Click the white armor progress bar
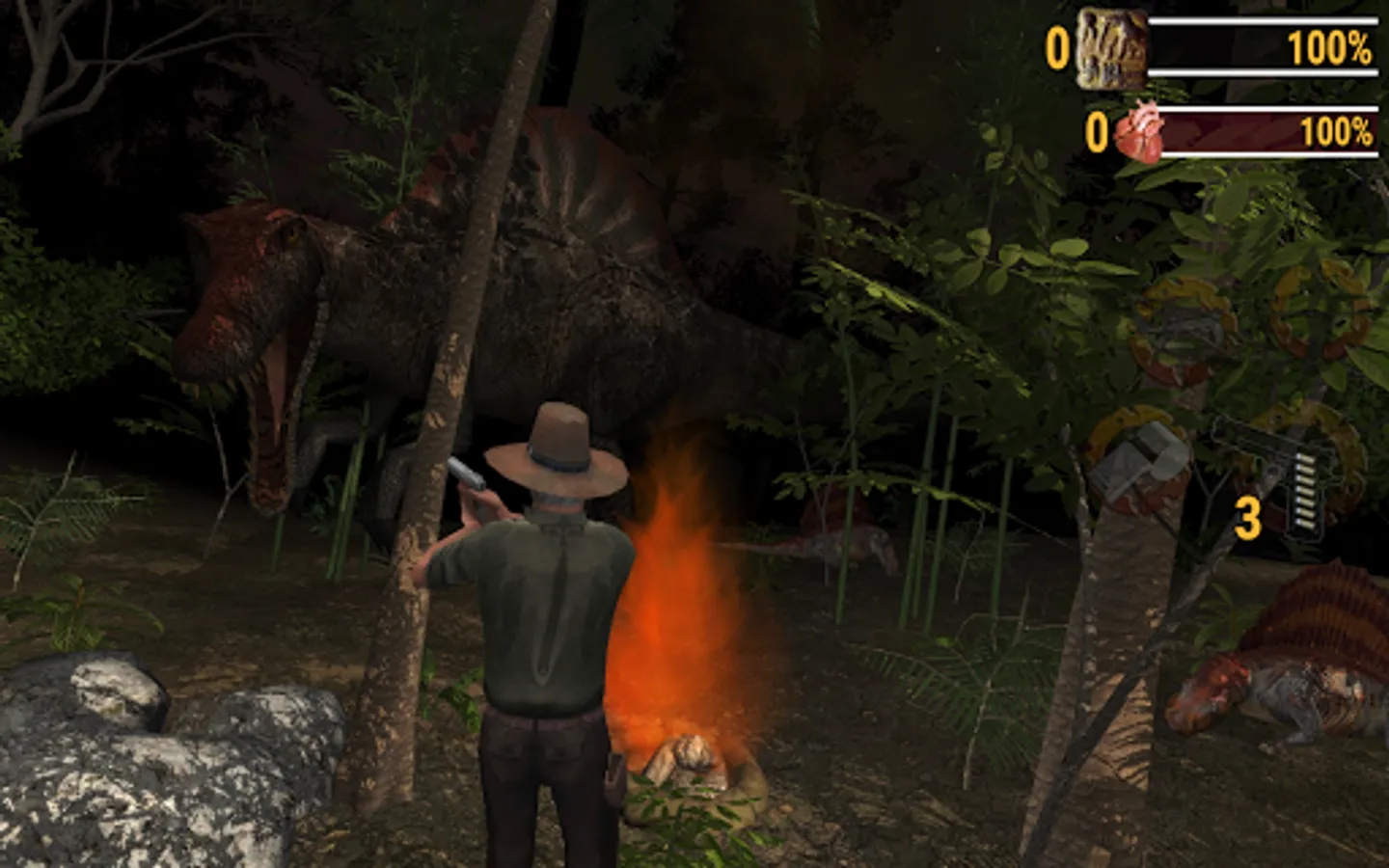Screen dimensions: 1389x868 pyautogui.click(x=1264, y=43)
